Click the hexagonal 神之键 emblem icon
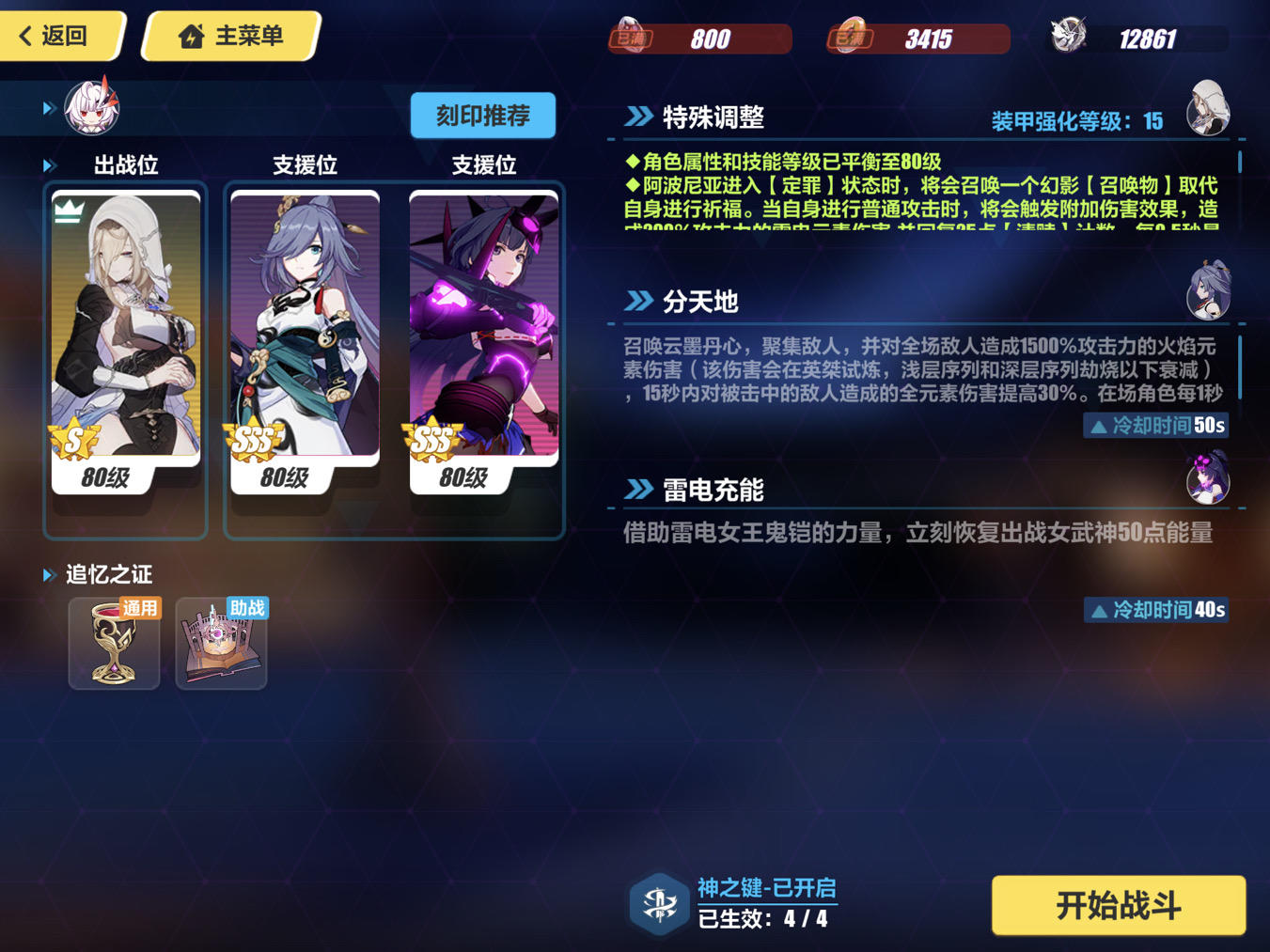 click(x=658, y=903)
